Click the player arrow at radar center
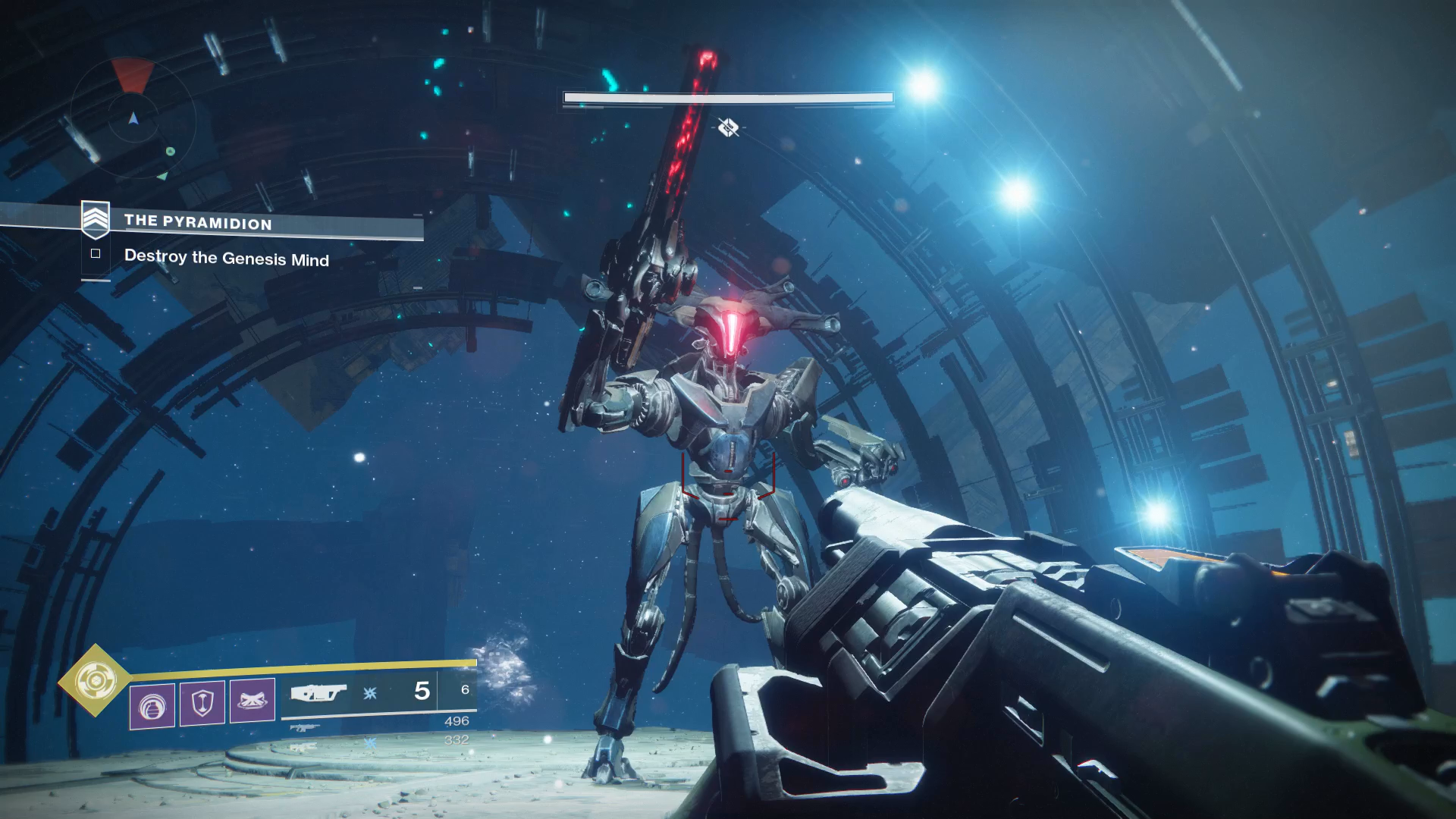The image size is (1456, 819). pyautogui.click(x=133, y=119)
